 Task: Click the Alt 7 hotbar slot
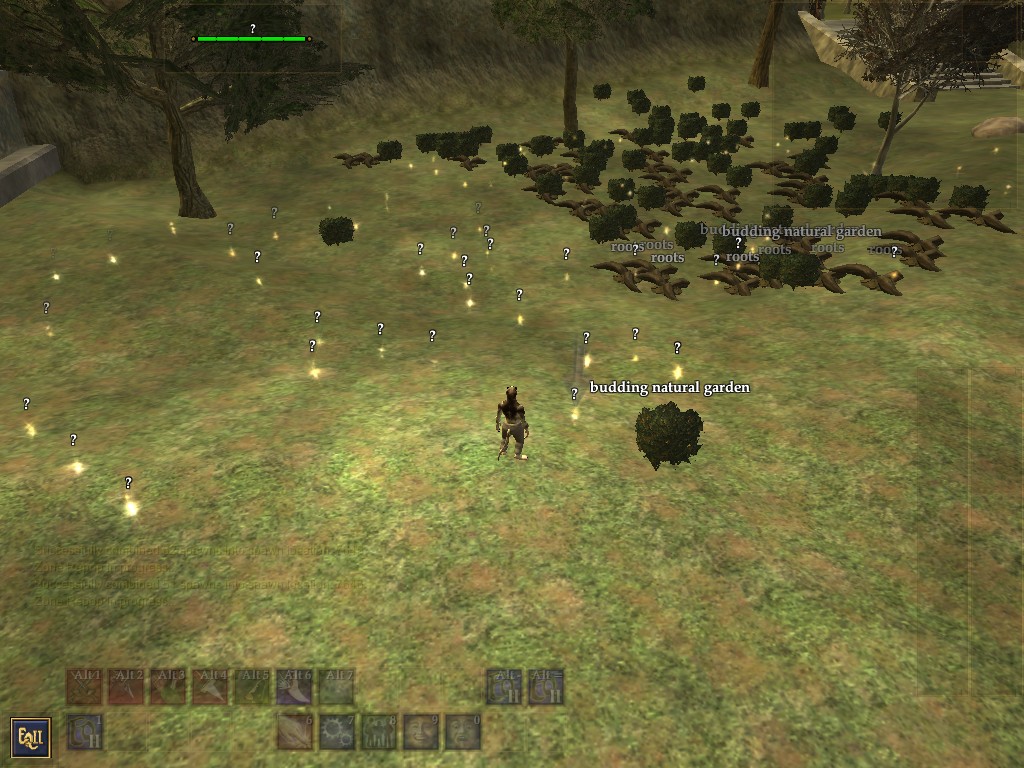tap(336, 687)
